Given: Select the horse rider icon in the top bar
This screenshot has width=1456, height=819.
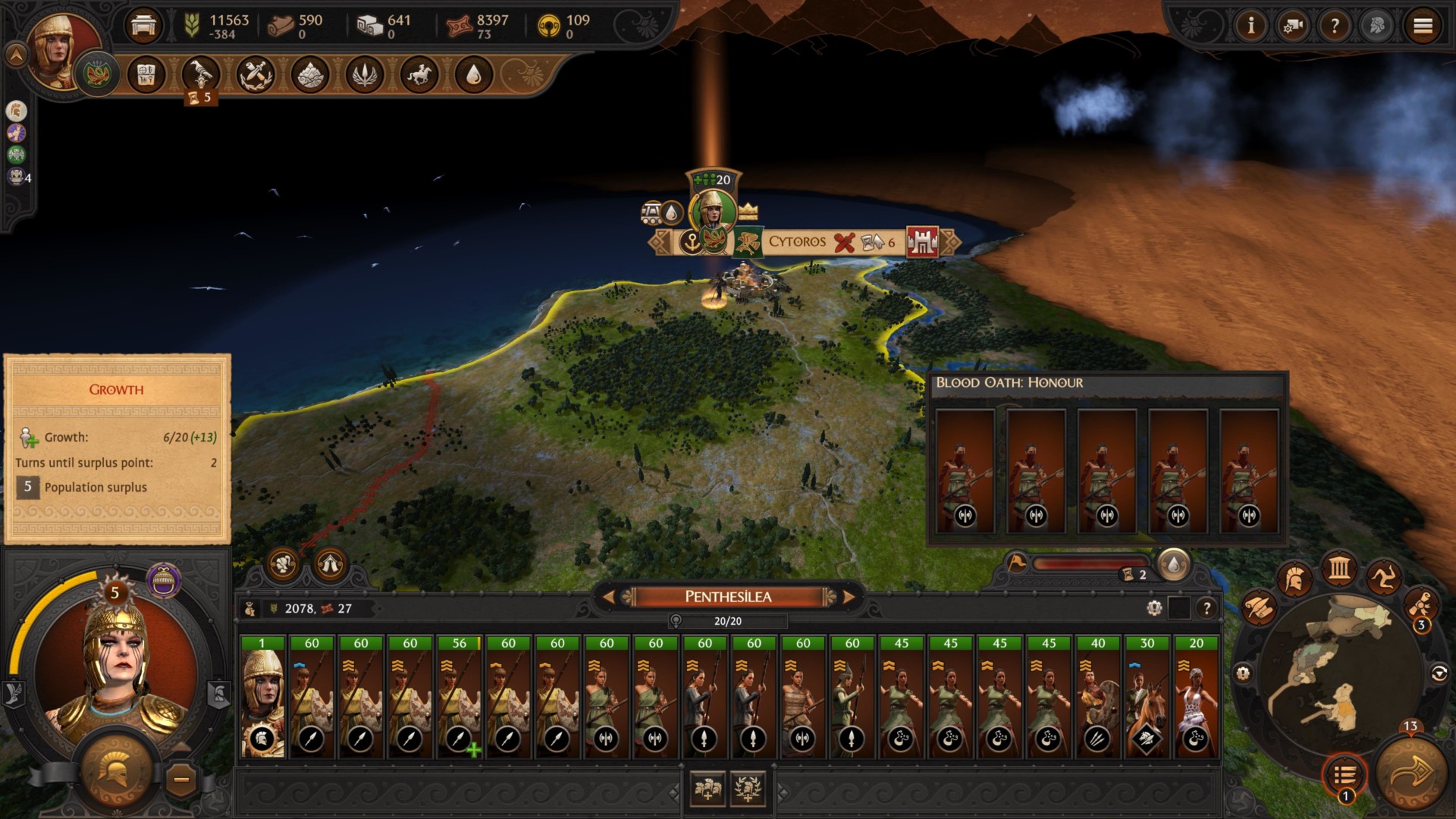Looking at the screenshot, I should tap(419, 75).
